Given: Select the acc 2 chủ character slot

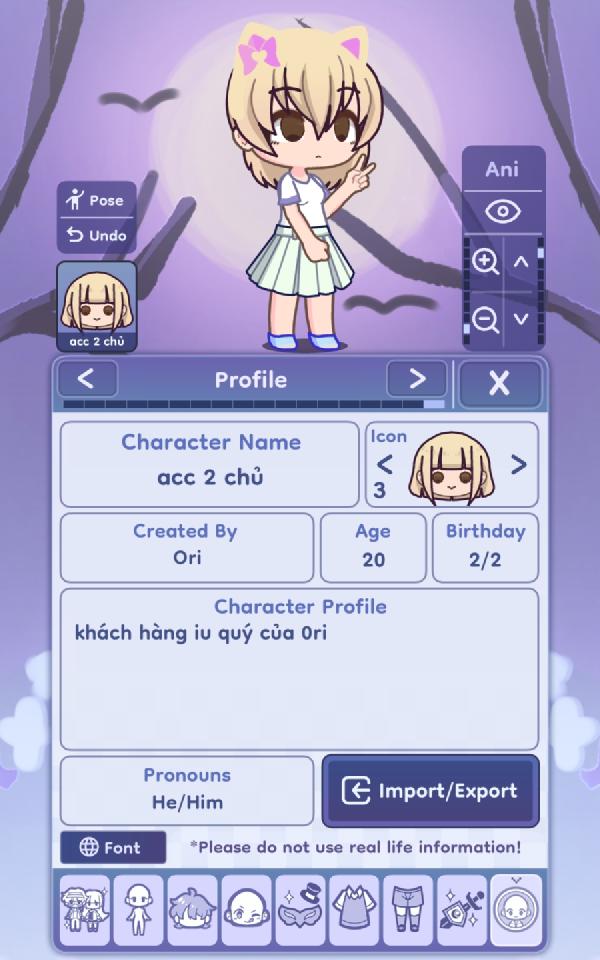Looking at the screenshot, I should coord(96,307).
